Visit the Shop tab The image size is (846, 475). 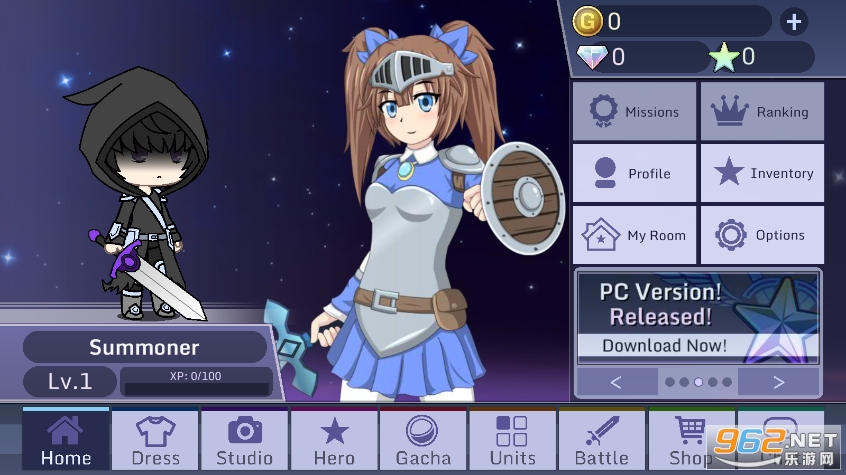click(x=690, y=441)
